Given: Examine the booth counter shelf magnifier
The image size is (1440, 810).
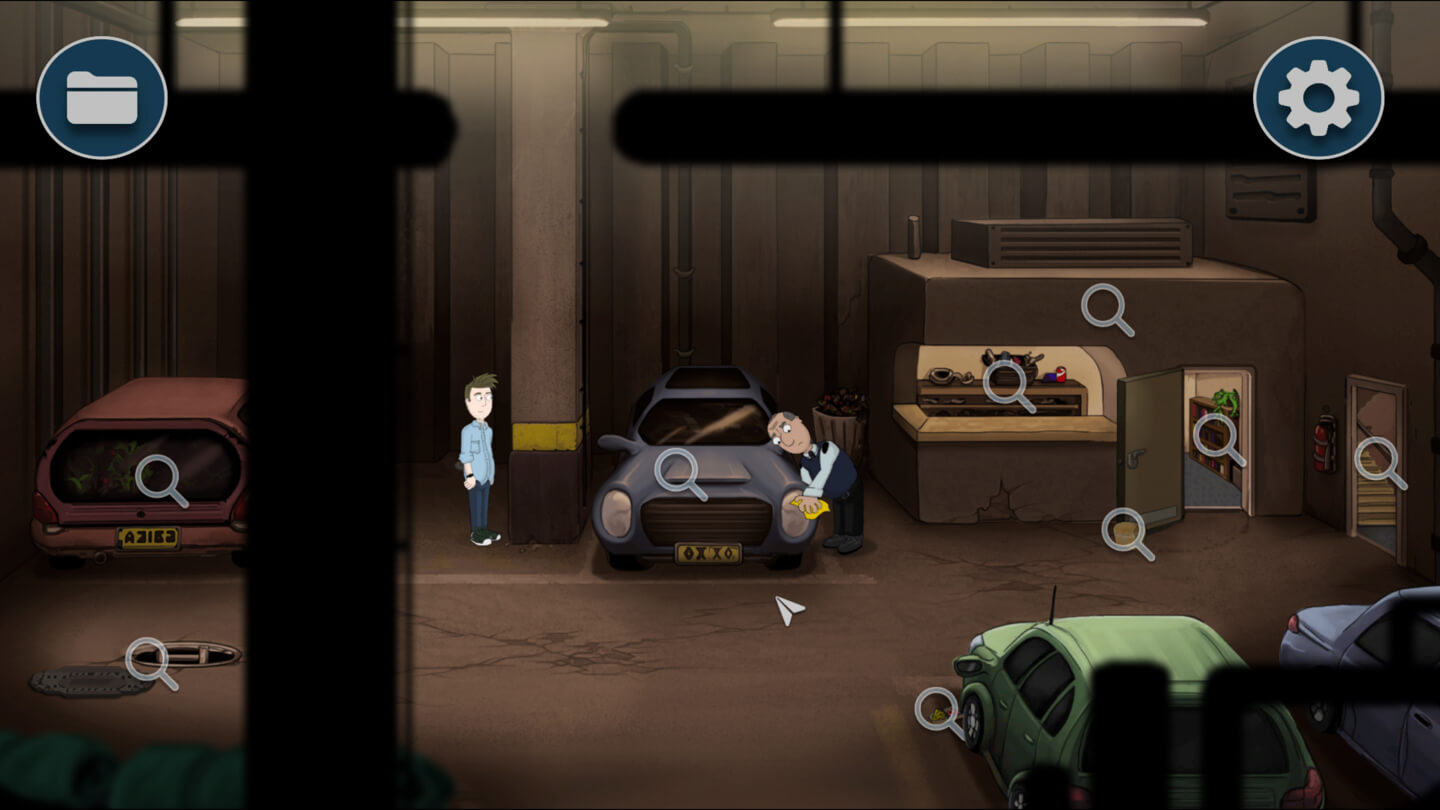Looking at the screenshot, I should click(1005, 382).
